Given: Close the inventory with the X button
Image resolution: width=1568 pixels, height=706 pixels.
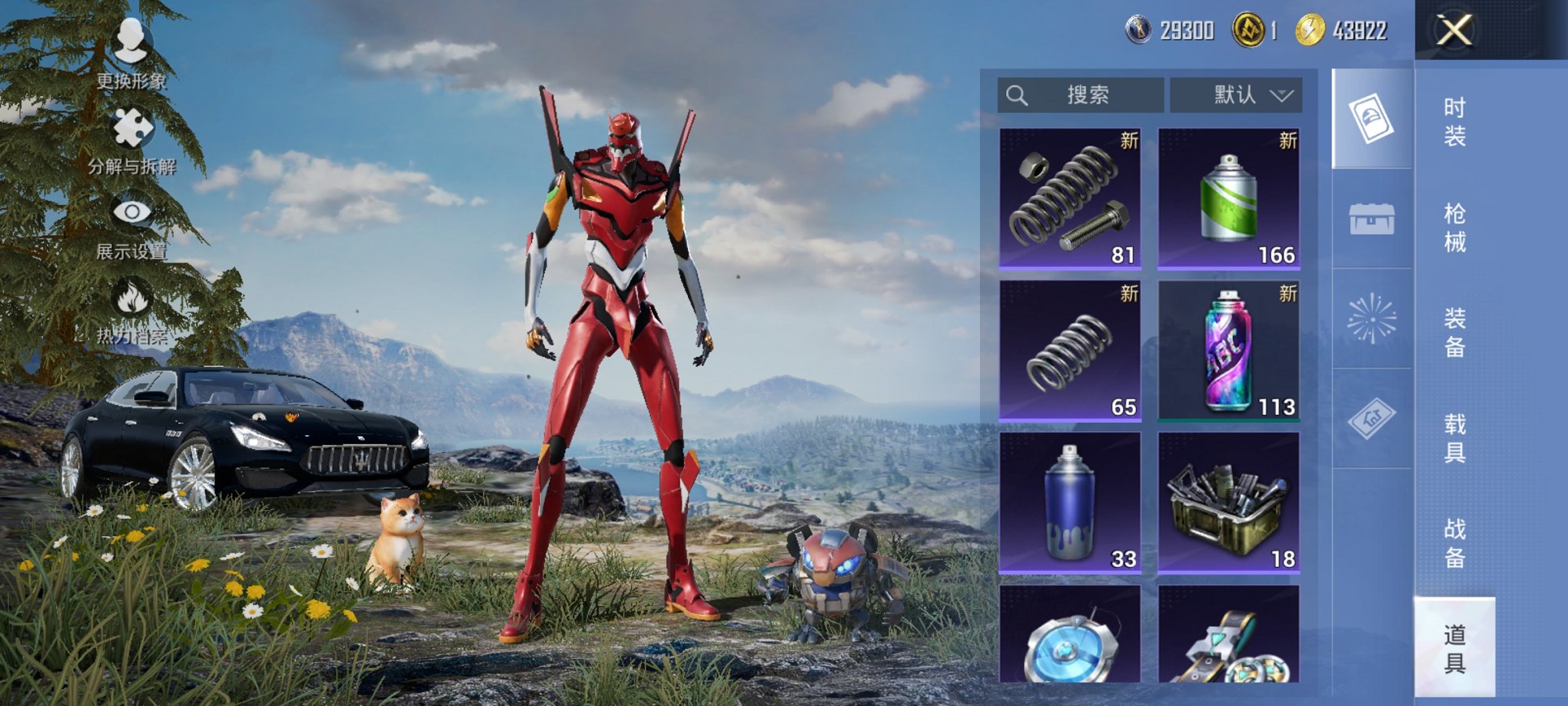Looking at the screenshot, I should pyautogui.click(x=1454, y=32).
